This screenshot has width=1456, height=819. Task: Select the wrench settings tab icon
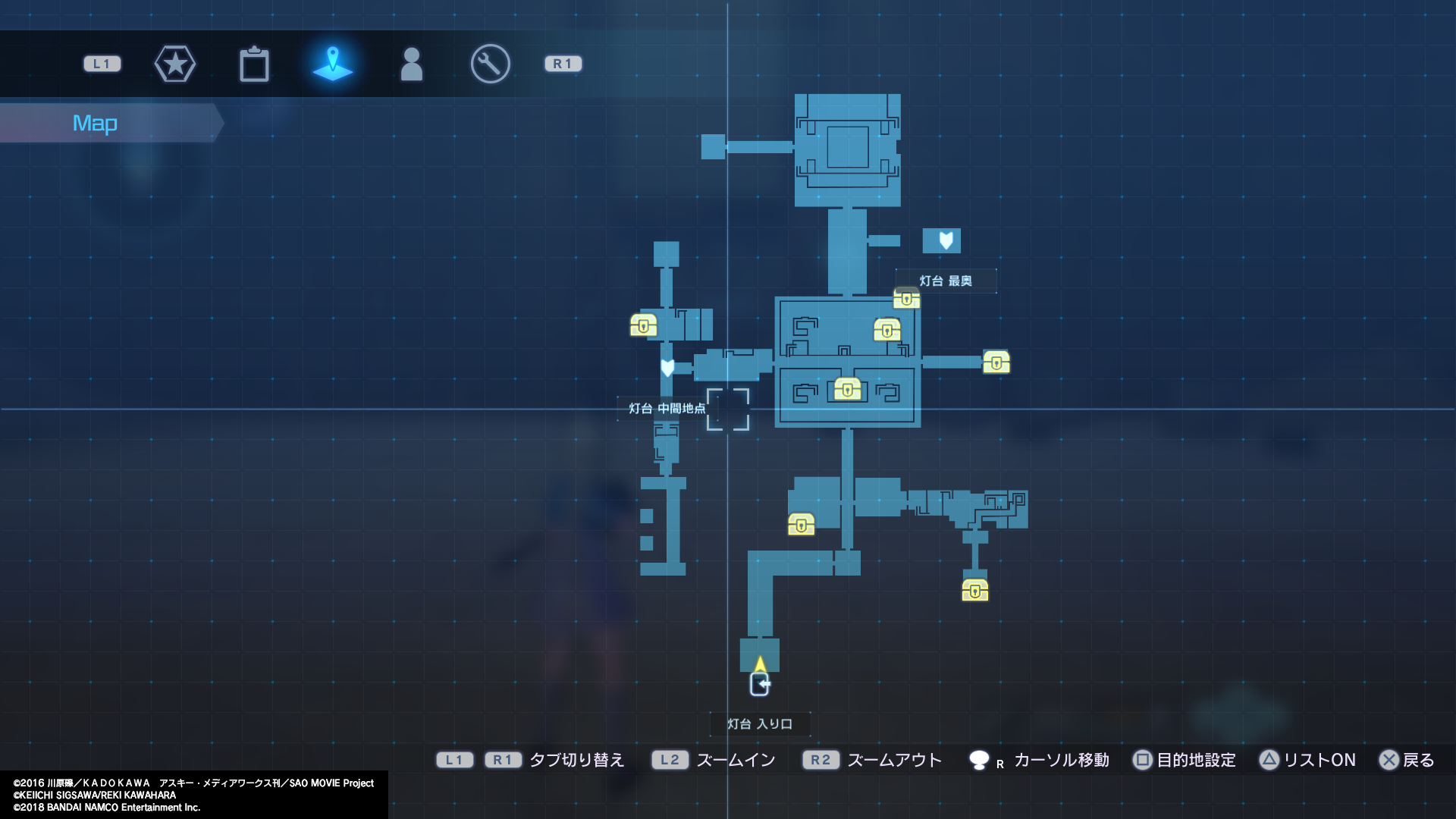pos(489,64)
